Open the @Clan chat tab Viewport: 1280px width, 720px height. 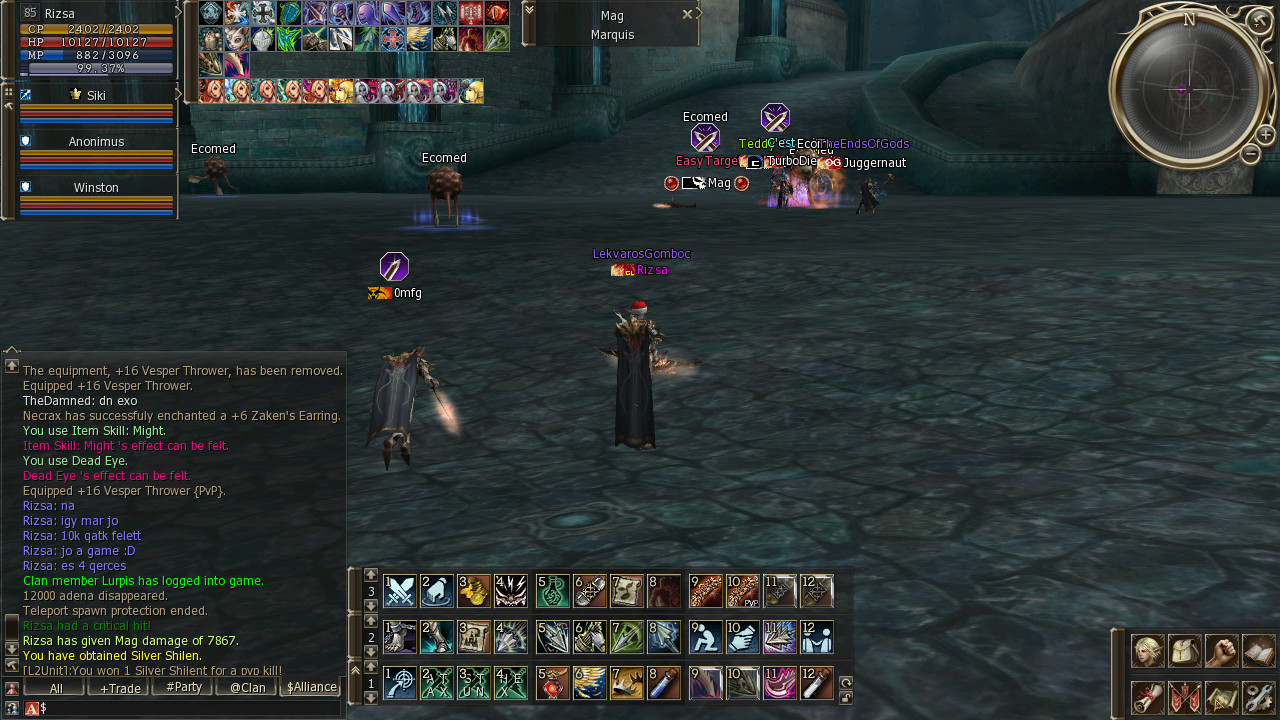247,688
